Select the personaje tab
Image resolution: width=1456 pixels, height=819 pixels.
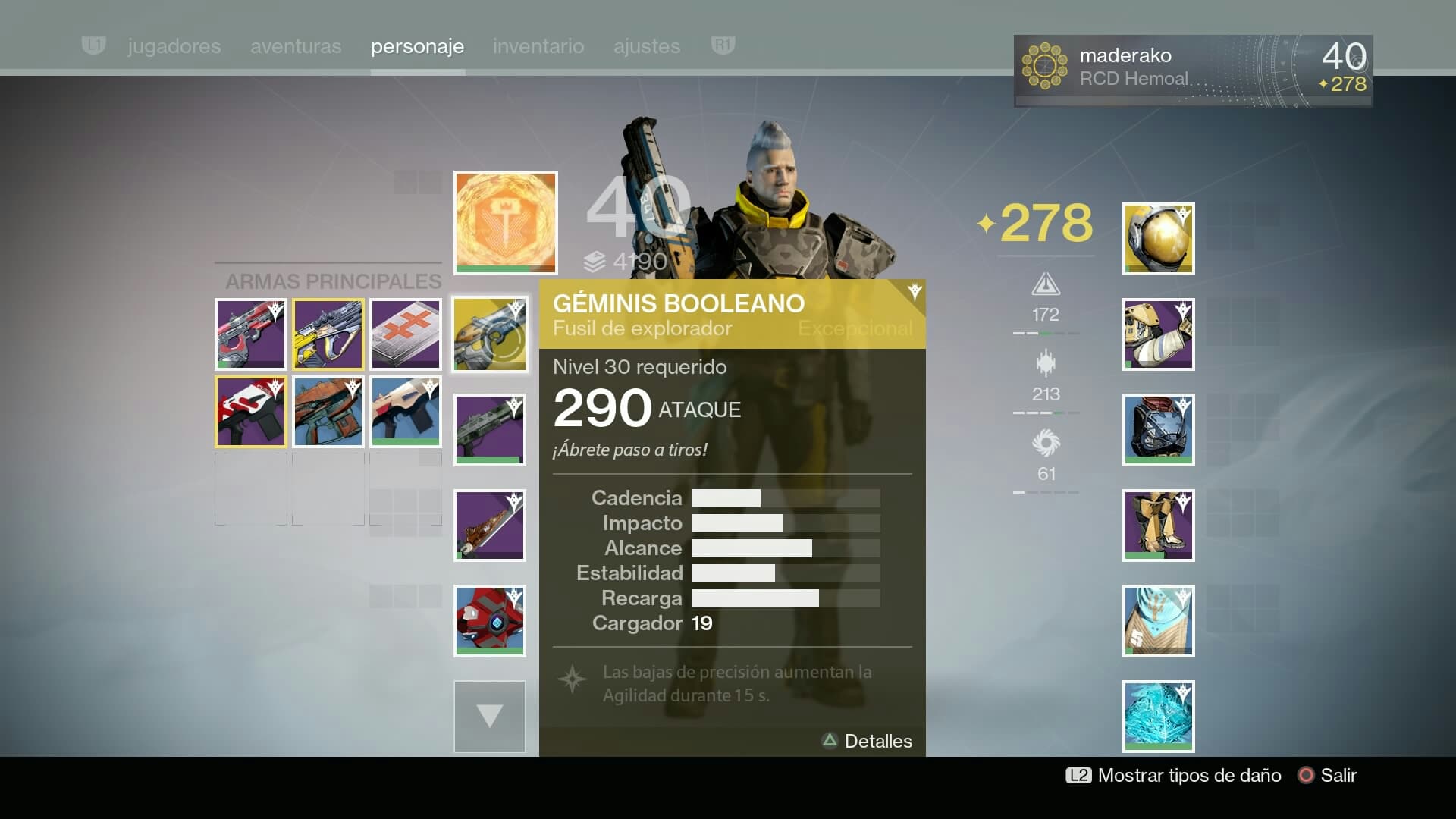(x=417, y=46)
